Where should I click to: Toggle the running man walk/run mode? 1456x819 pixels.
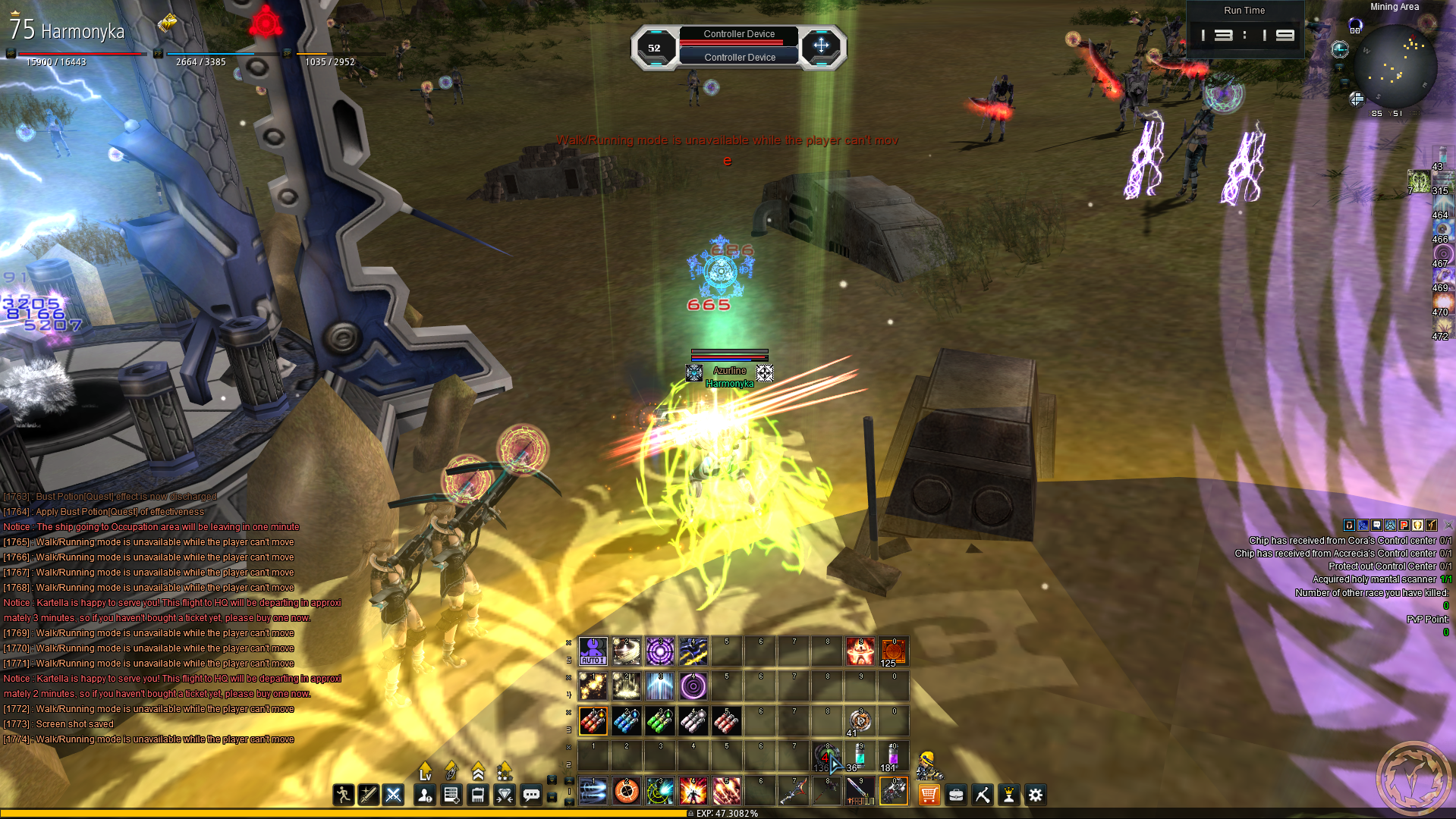(x=343, y=795)
